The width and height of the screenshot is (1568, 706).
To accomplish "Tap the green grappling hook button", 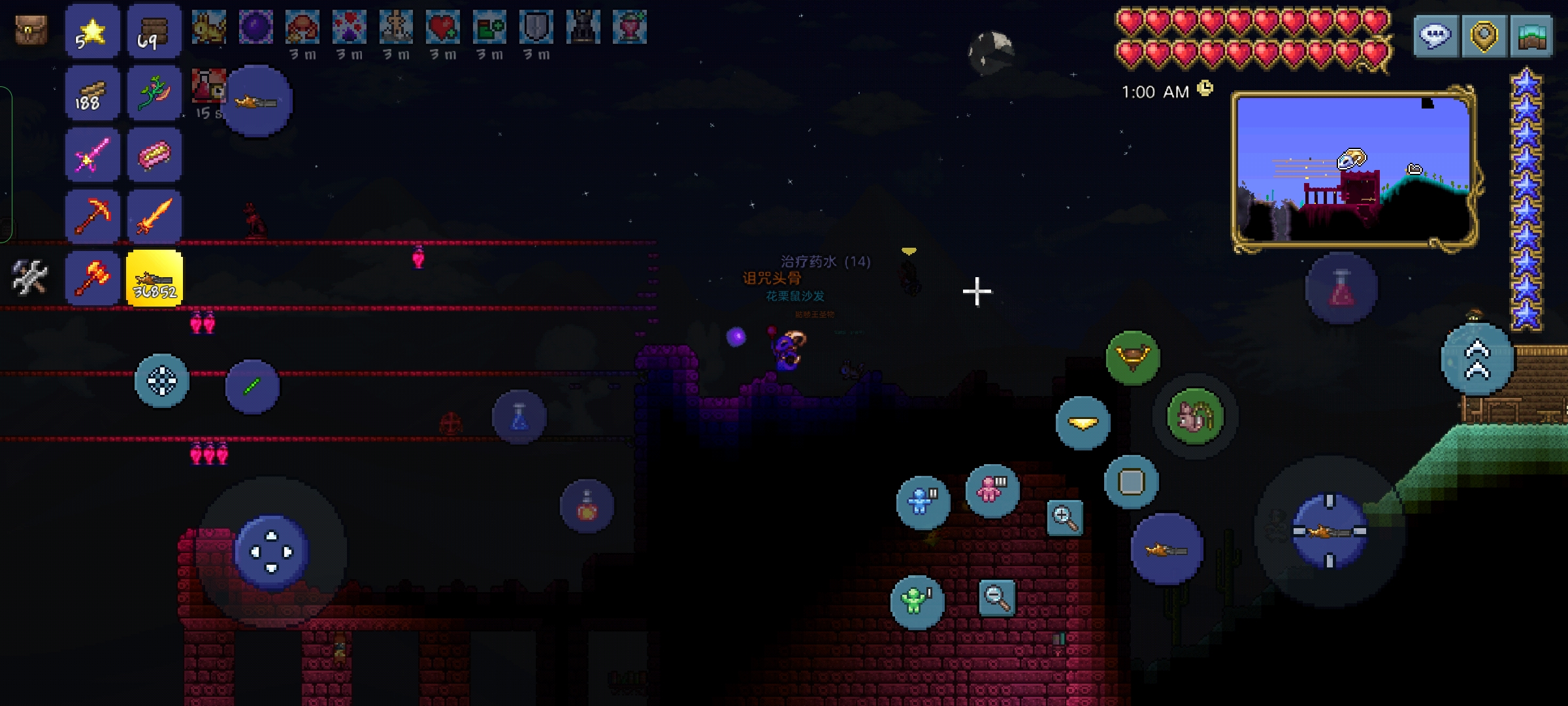I will pyautogui.click(x=1132, y=357).
